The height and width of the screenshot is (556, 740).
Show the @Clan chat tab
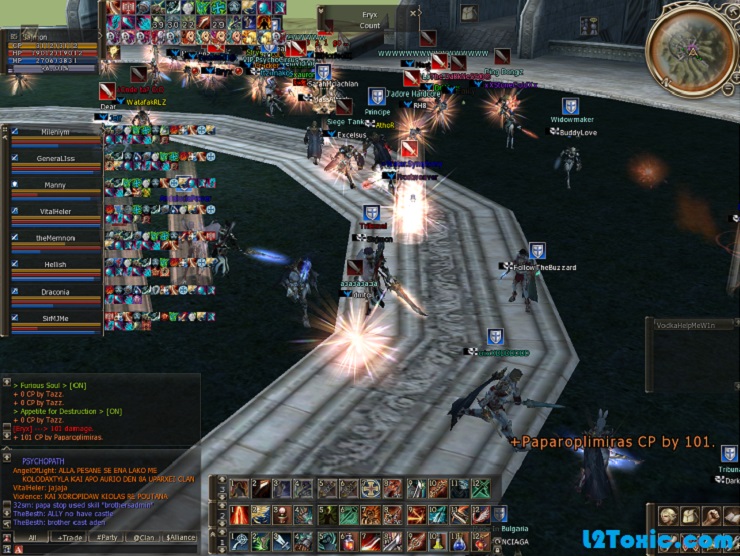pos(146,537)
